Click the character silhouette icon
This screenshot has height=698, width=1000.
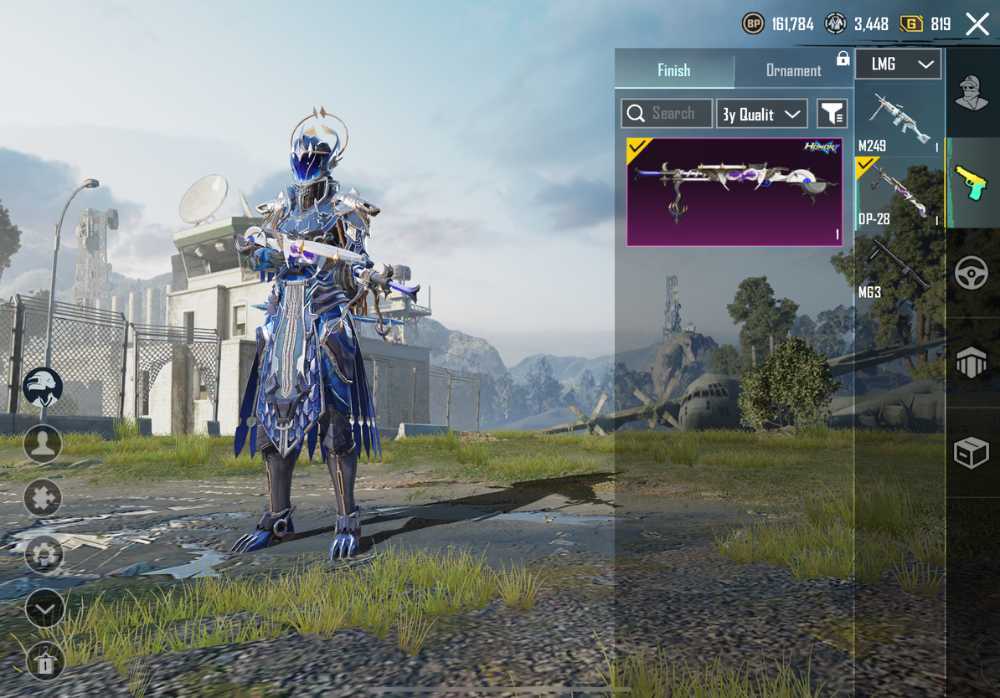[x=43, y=443]
